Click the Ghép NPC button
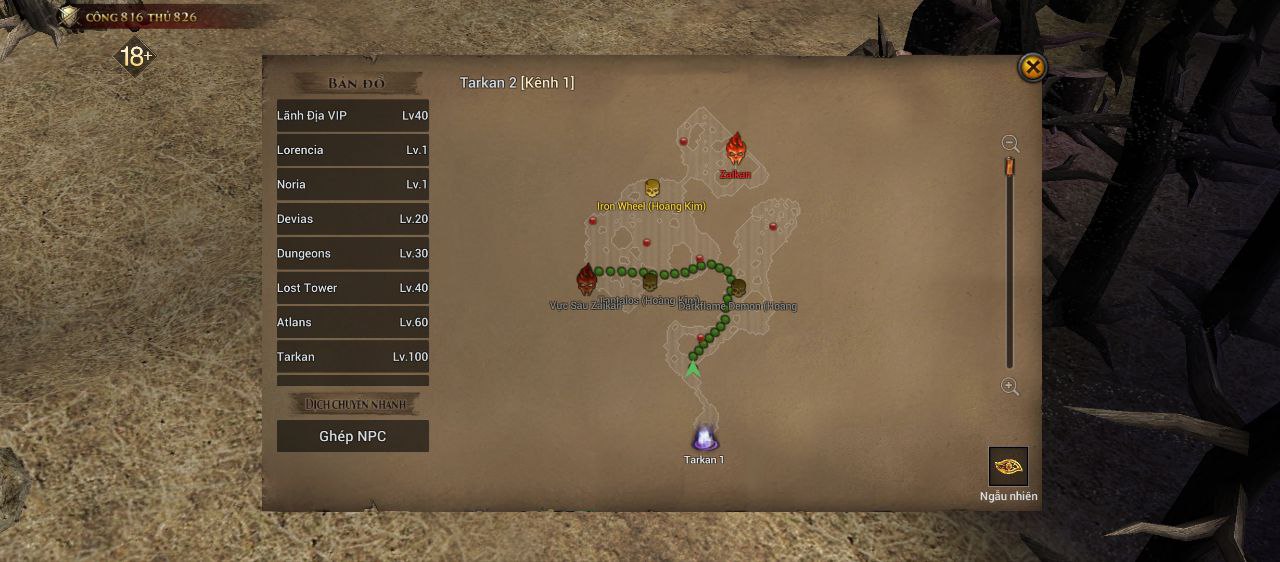 coord(352,436)
